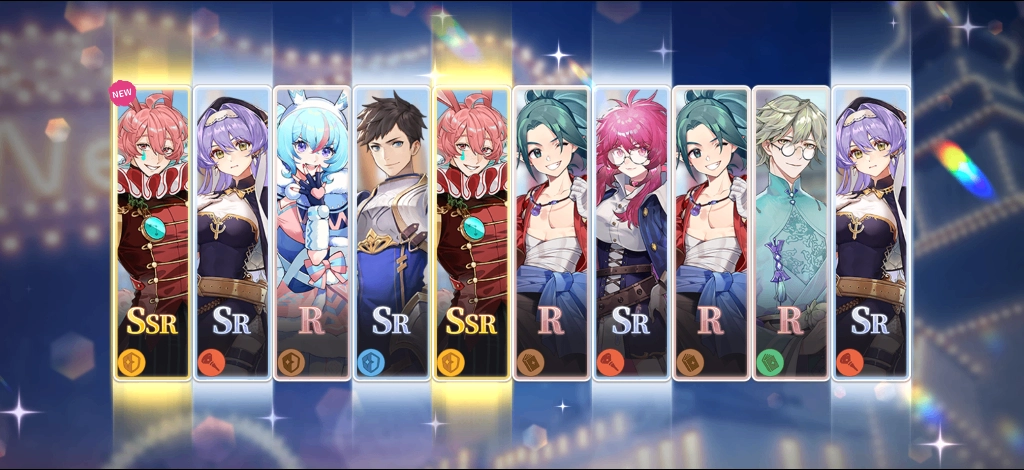Choose the blue-haired bunny girl R card

pyautogui.click(x=312, y=232)
